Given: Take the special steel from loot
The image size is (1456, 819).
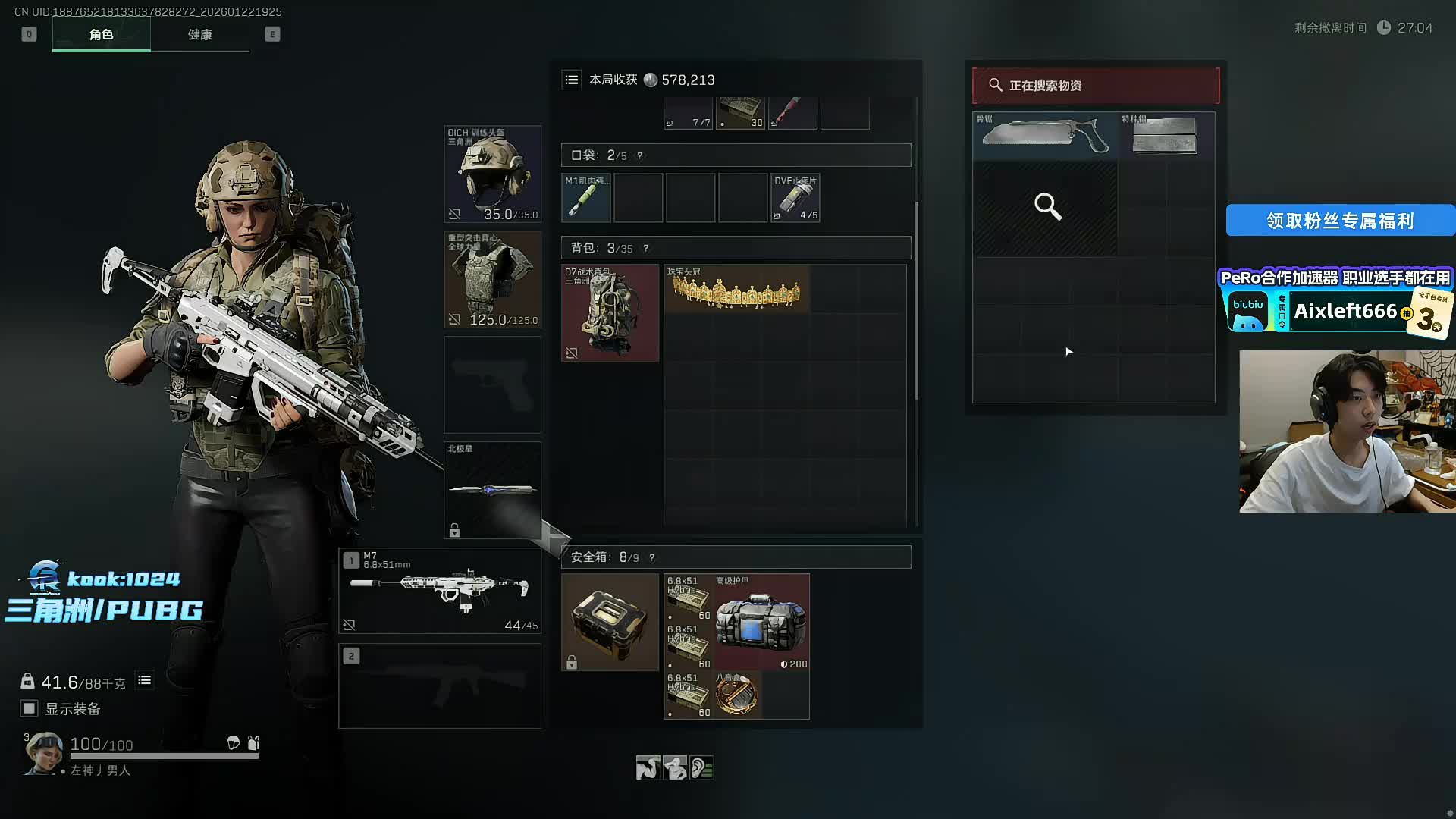Looking at the screenshot, I should click(x=1166, y=136).
